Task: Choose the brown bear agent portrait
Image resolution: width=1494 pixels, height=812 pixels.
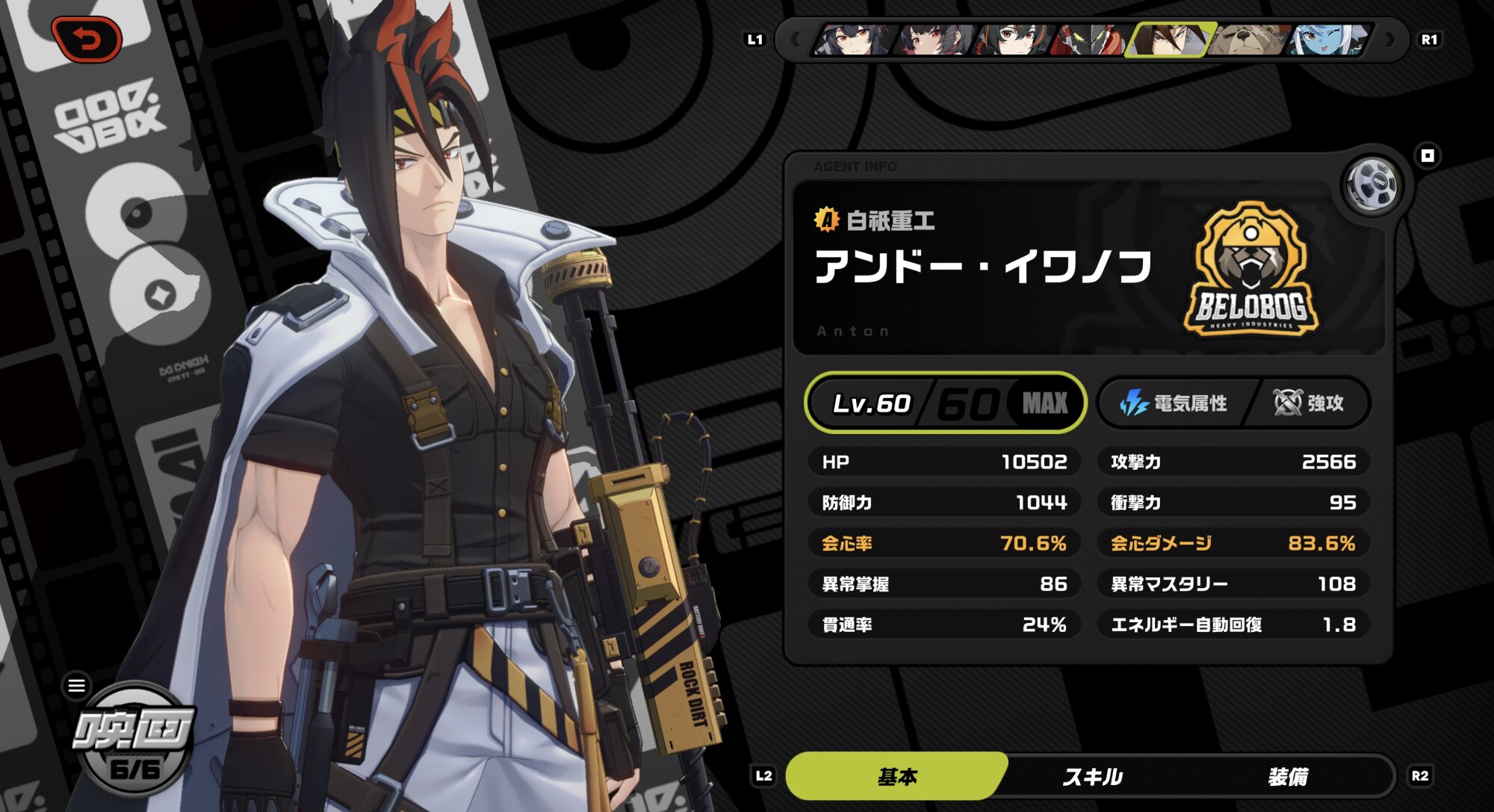Action: [1250, 40]
